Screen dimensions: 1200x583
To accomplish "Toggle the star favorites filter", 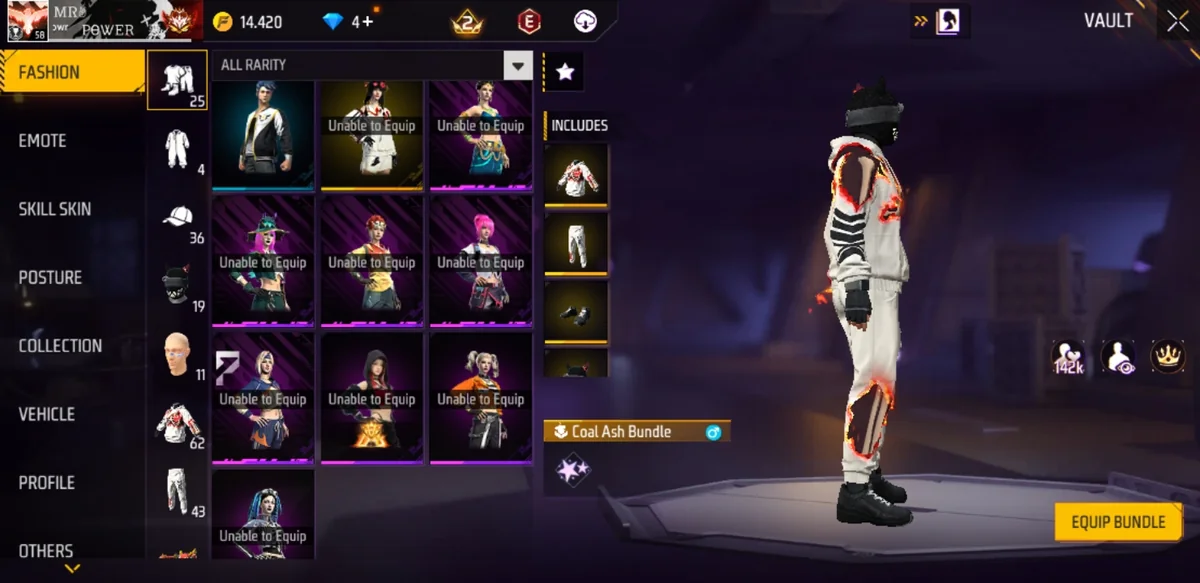I will click(564, 72).
